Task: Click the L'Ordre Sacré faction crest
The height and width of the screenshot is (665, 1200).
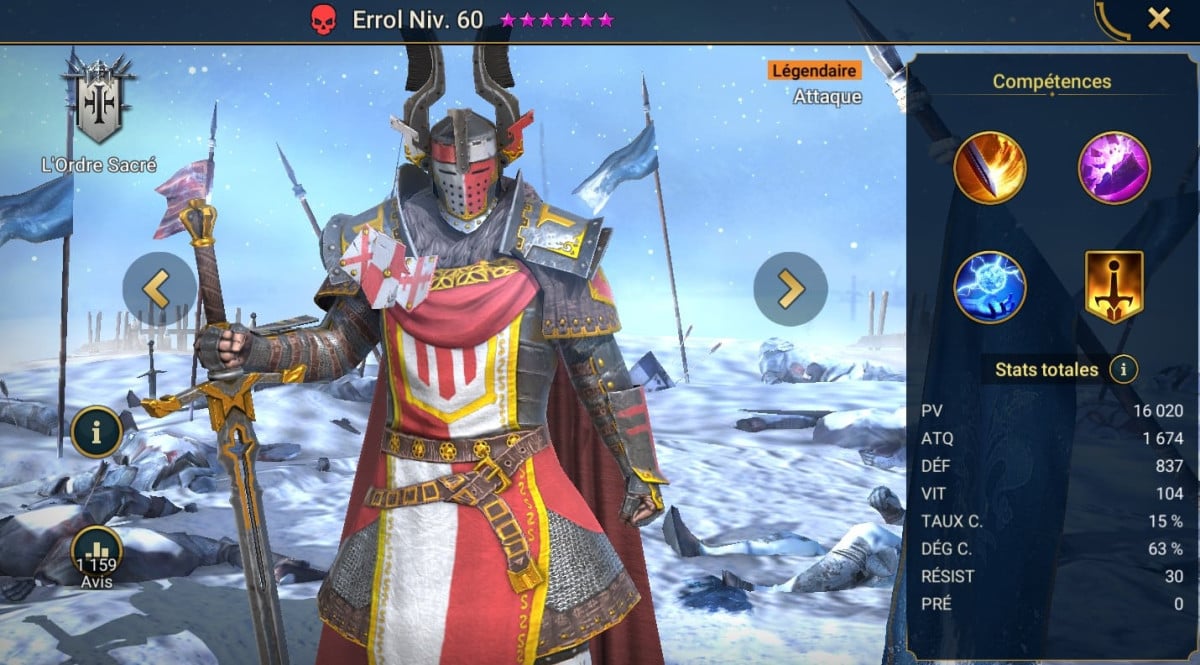Action: (x=98, y=100)
